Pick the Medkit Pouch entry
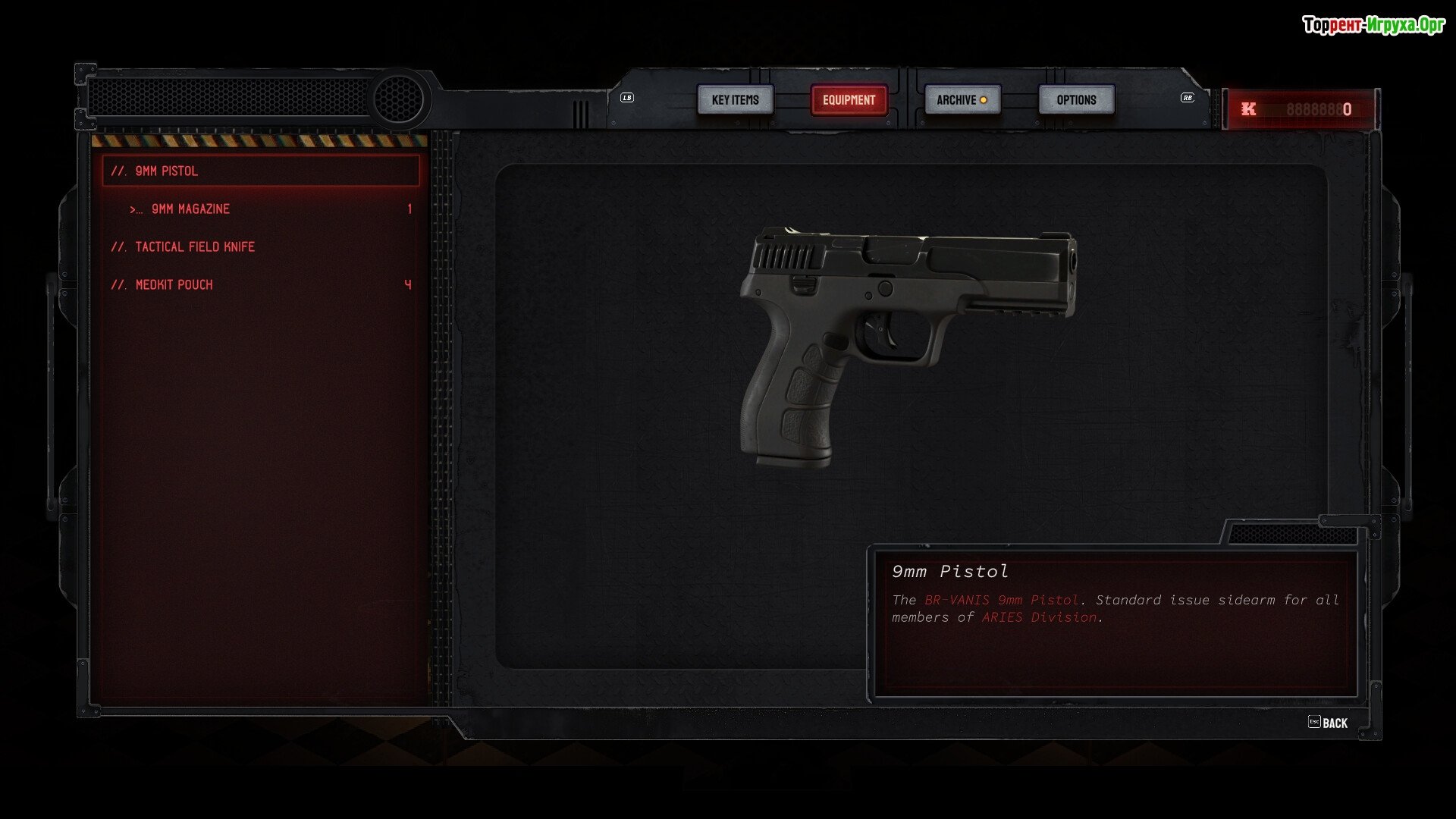Viewport: 1456px width, 819px height. [x=174, y=285]
